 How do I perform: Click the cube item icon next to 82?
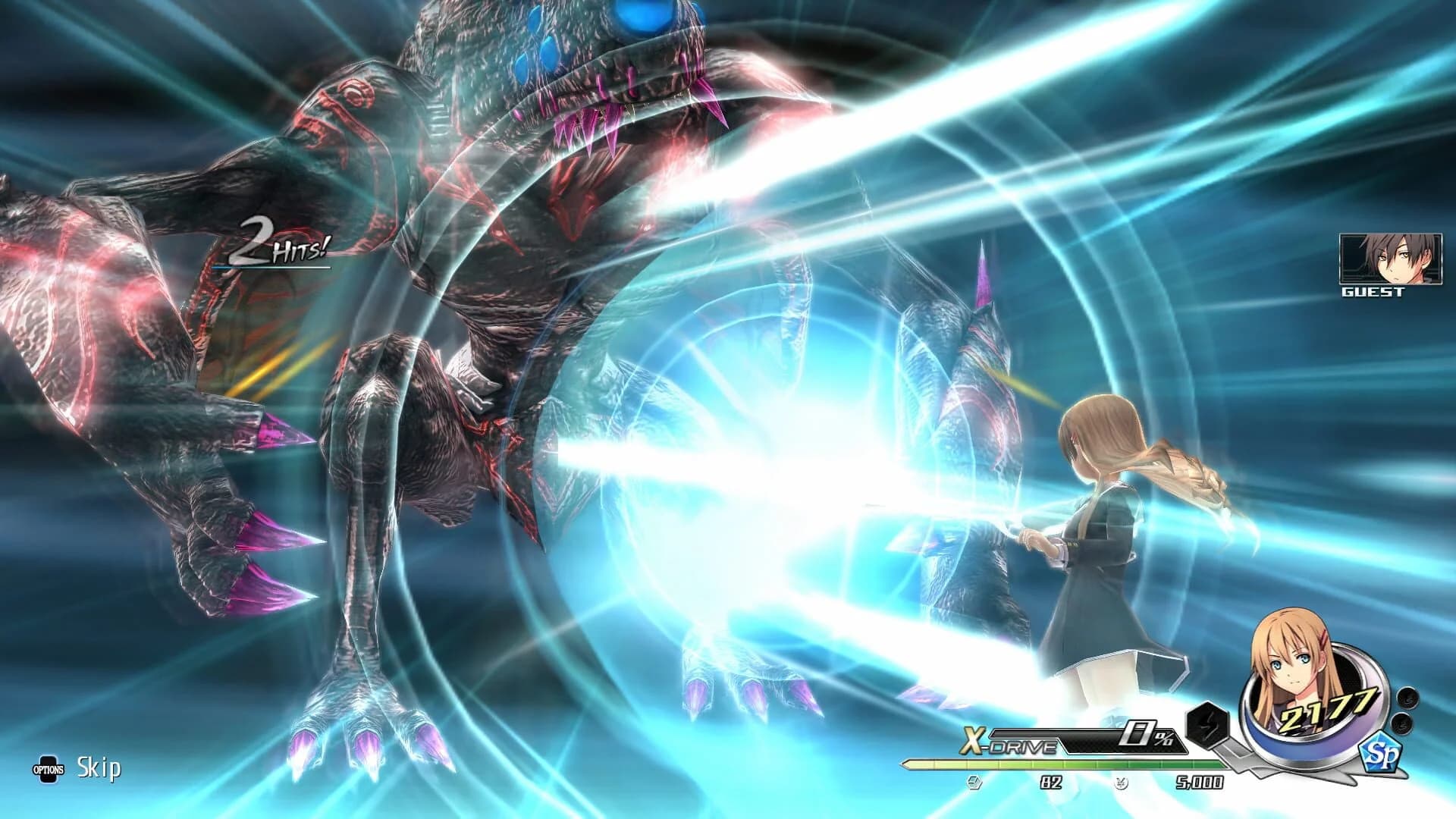pos(972,783)
